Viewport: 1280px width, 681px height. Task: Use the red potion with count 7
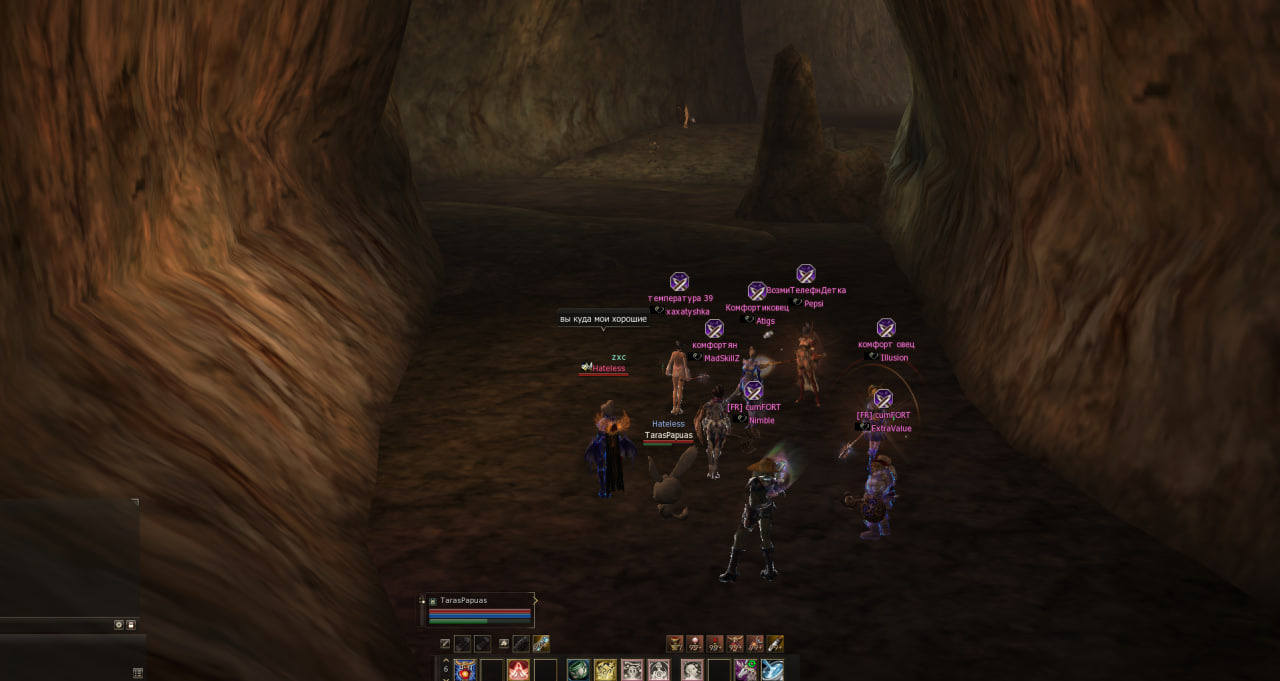pos(675,644)
